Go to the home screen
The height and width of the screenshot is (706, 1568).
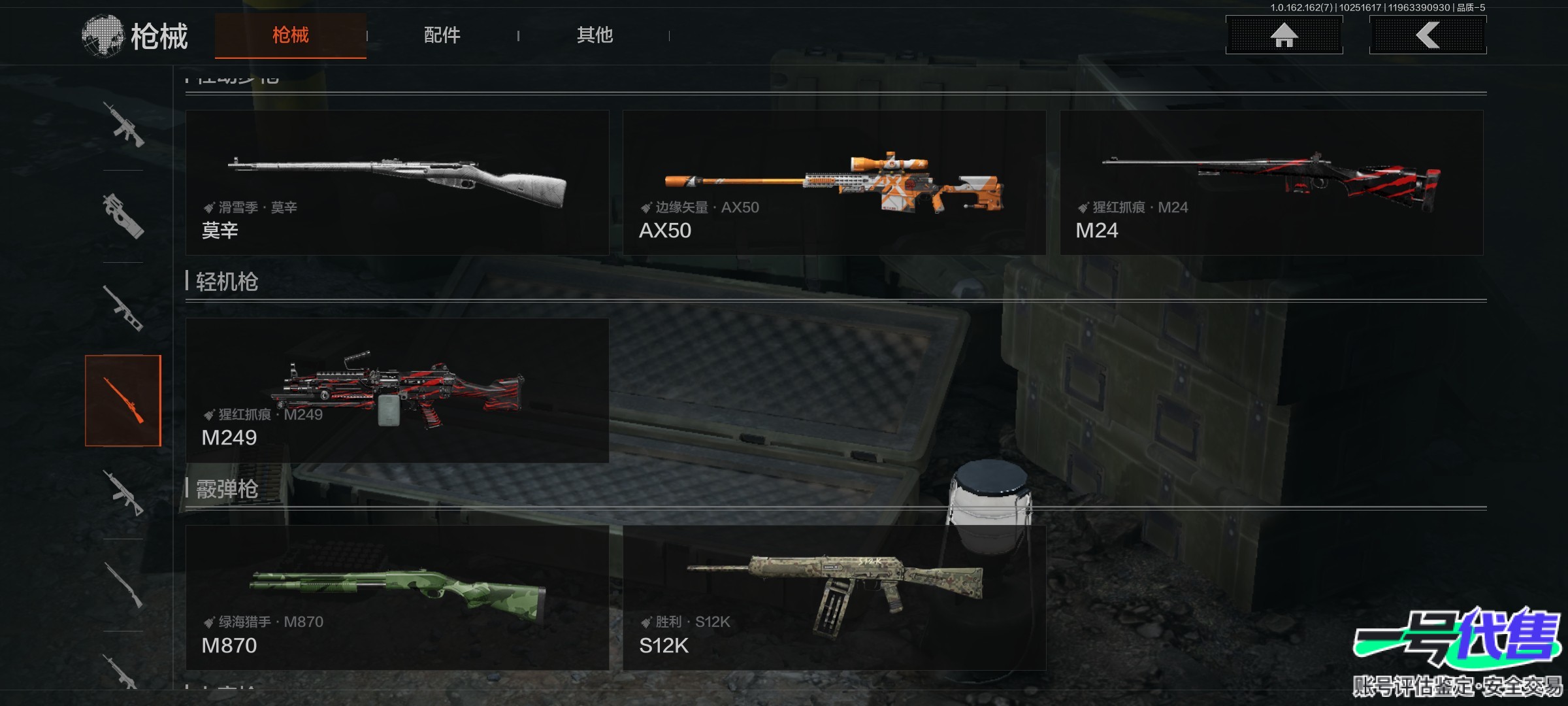click(x=1284, y=35)
